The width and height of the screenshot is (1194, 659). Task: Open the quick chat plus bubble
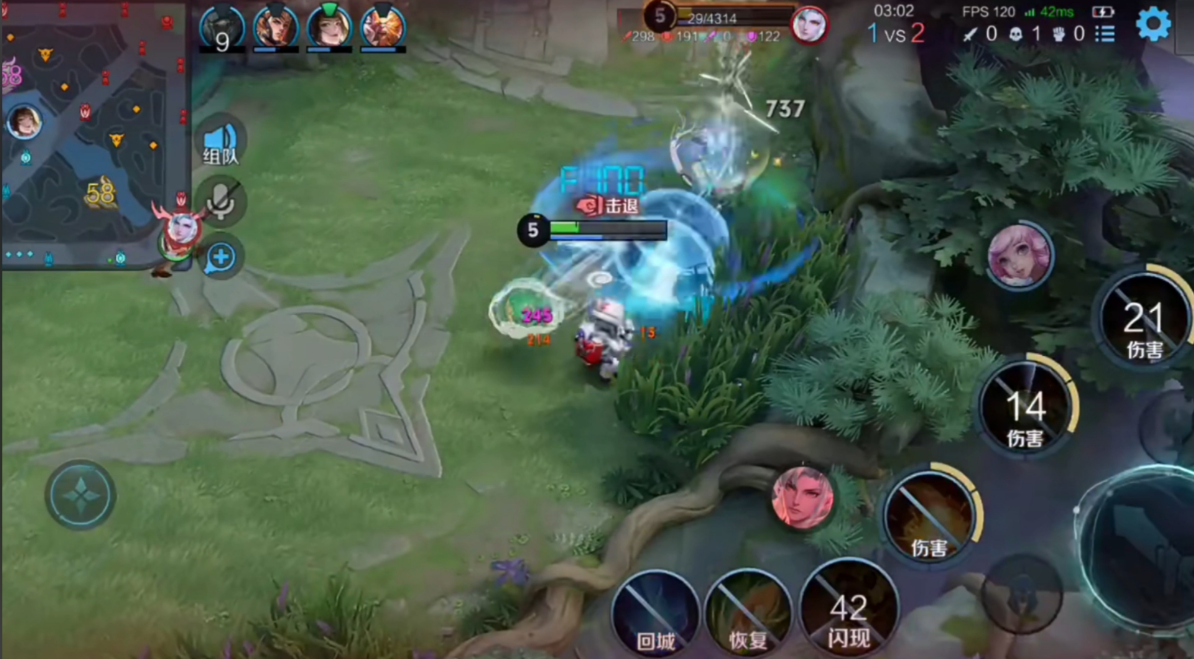click(x=221, y=258)
